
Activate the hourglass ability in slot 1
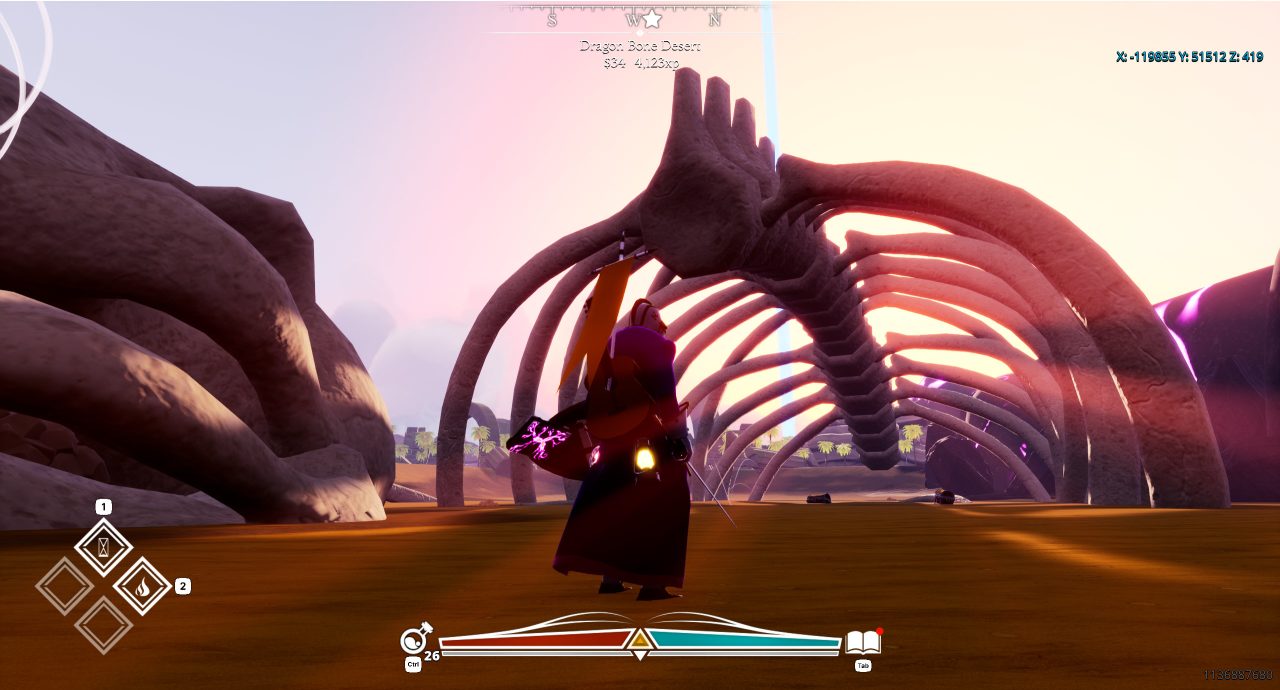[103, 547]
